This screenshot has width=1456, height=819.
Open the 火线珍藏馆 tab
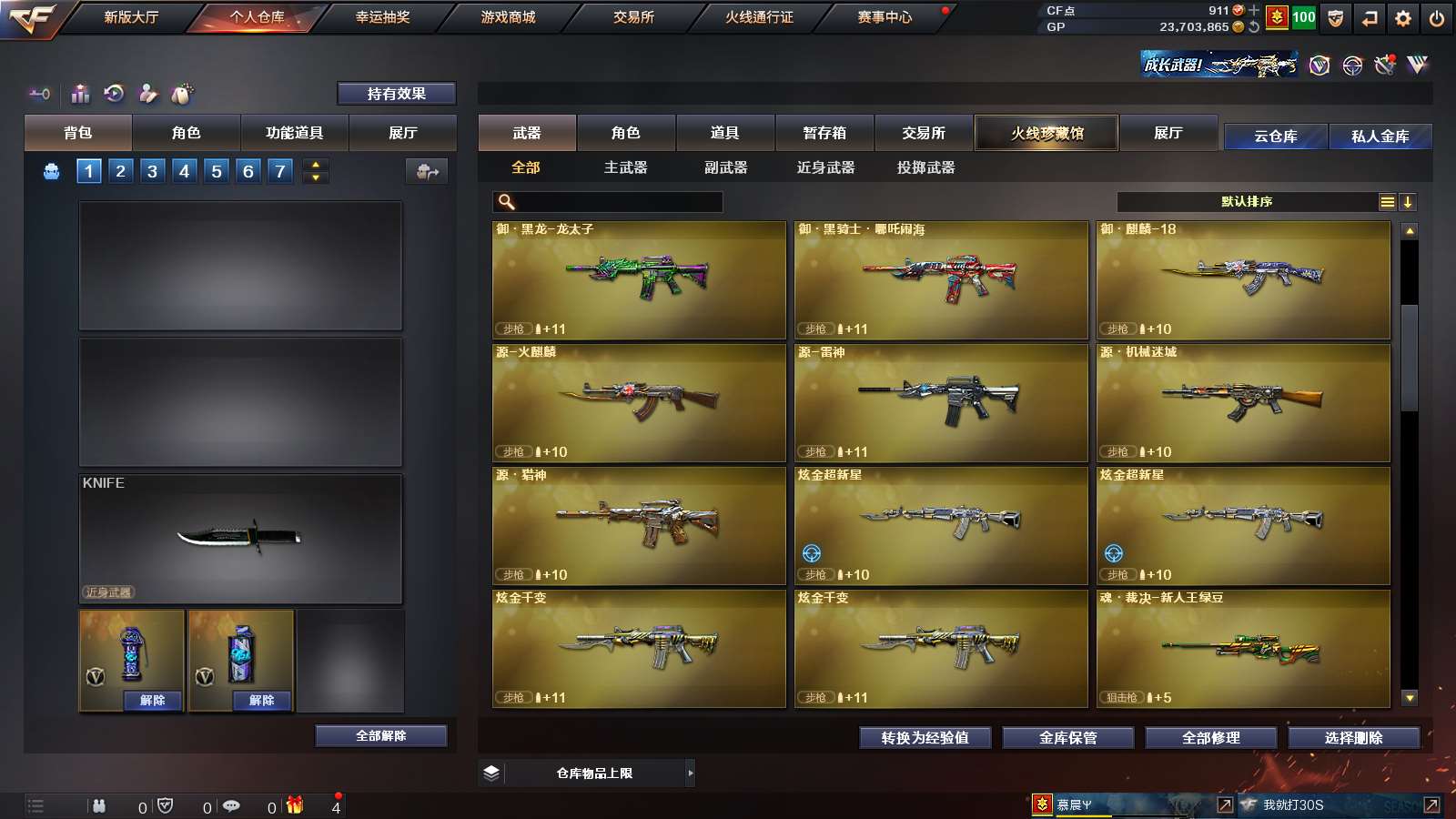(1046, 133)
